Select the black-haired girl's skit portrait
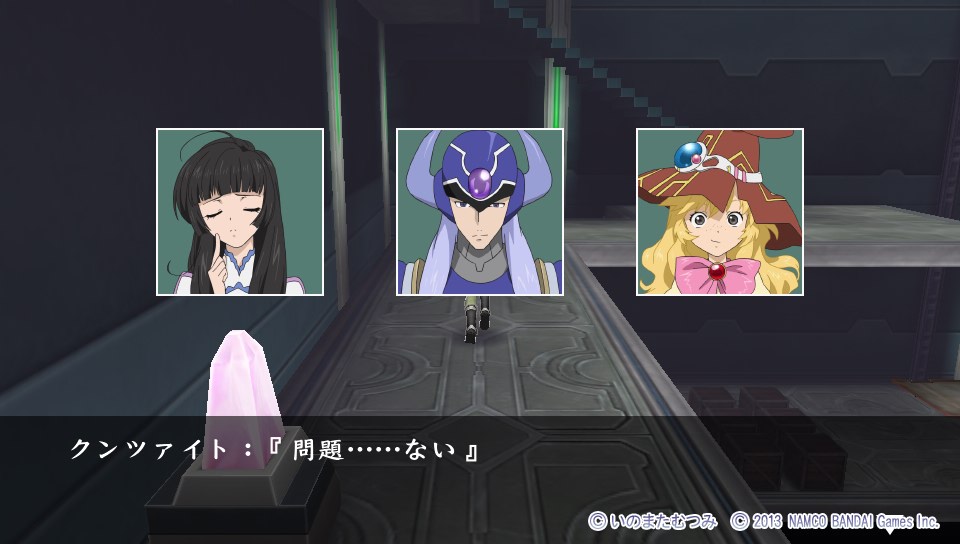Viewport: 960px width, 544px height. (240, 212)
